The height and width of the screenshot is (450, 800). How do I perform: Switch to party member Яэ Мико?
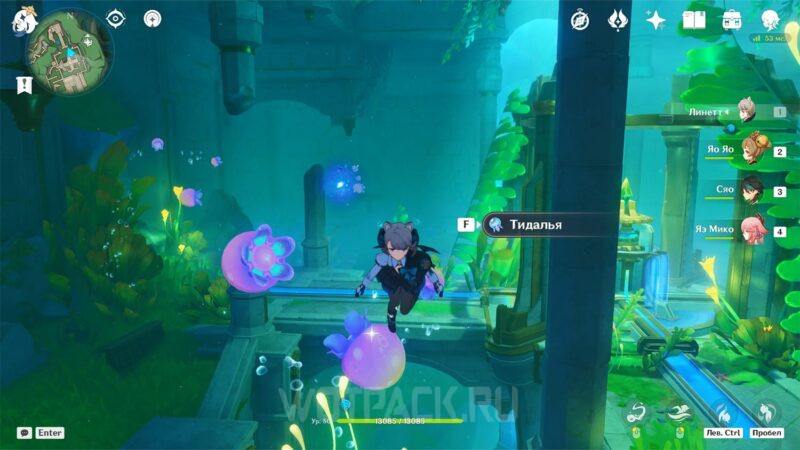pos(750,230)
